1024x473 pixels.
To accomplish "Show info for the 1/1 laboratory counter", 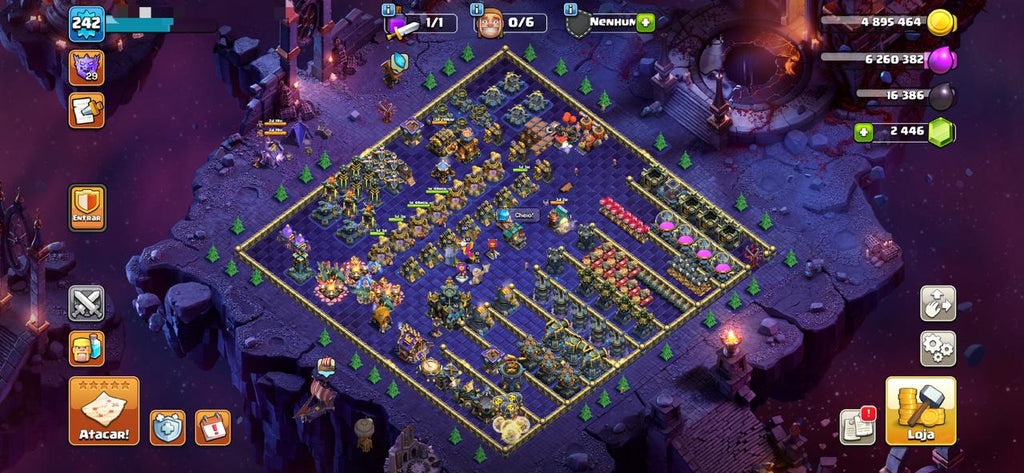I will point(390,9).
